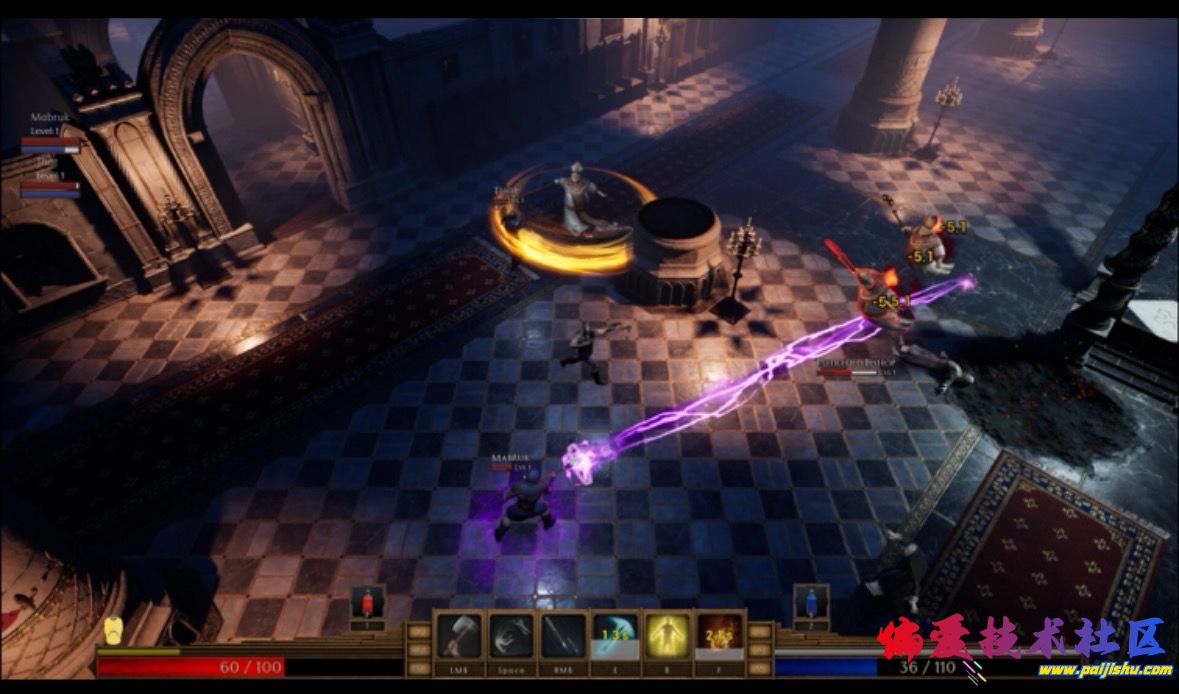Use the red health potion

367,604
